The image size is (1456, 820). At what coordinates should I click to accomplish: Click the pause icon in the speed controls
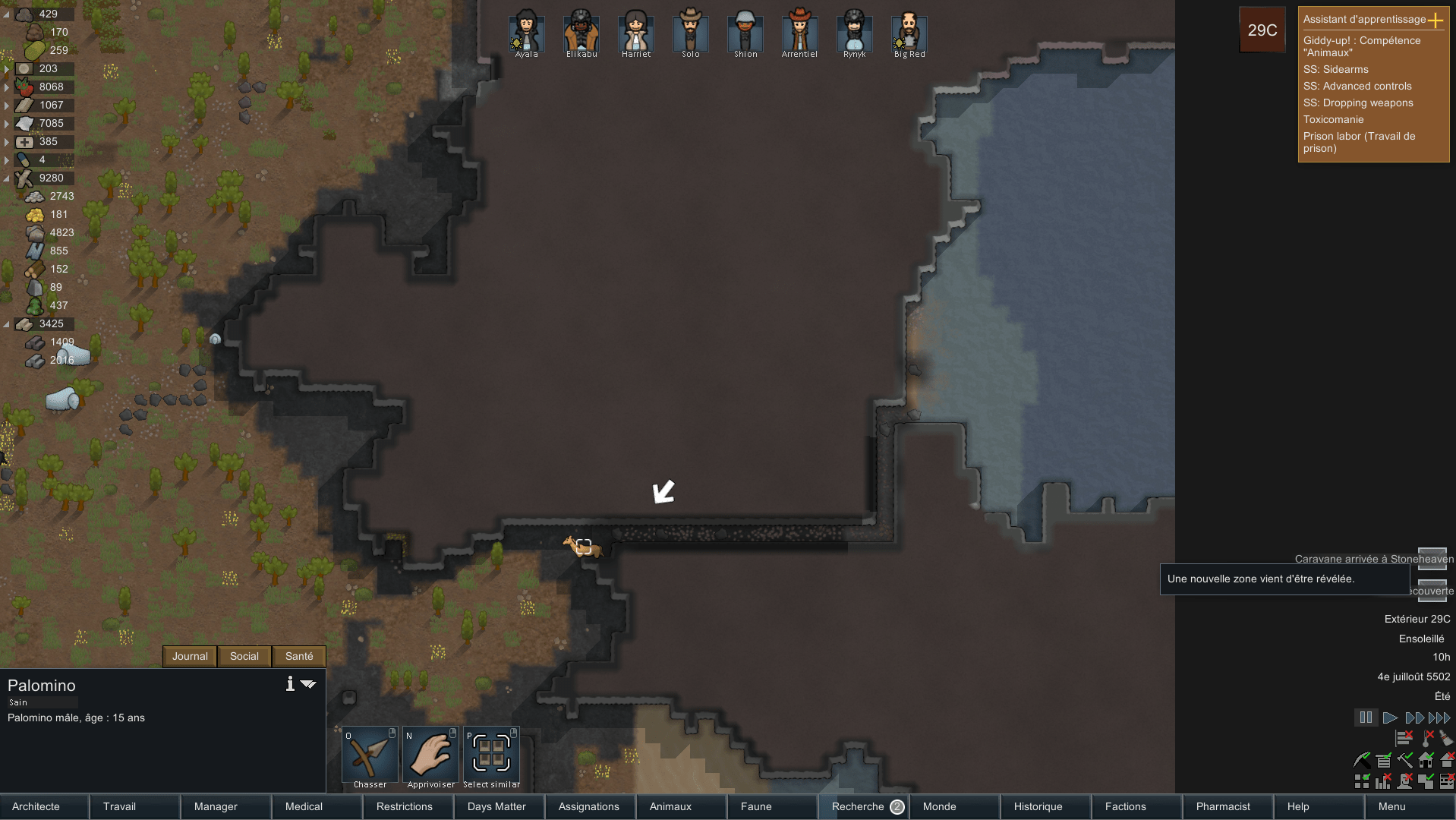1366,717
